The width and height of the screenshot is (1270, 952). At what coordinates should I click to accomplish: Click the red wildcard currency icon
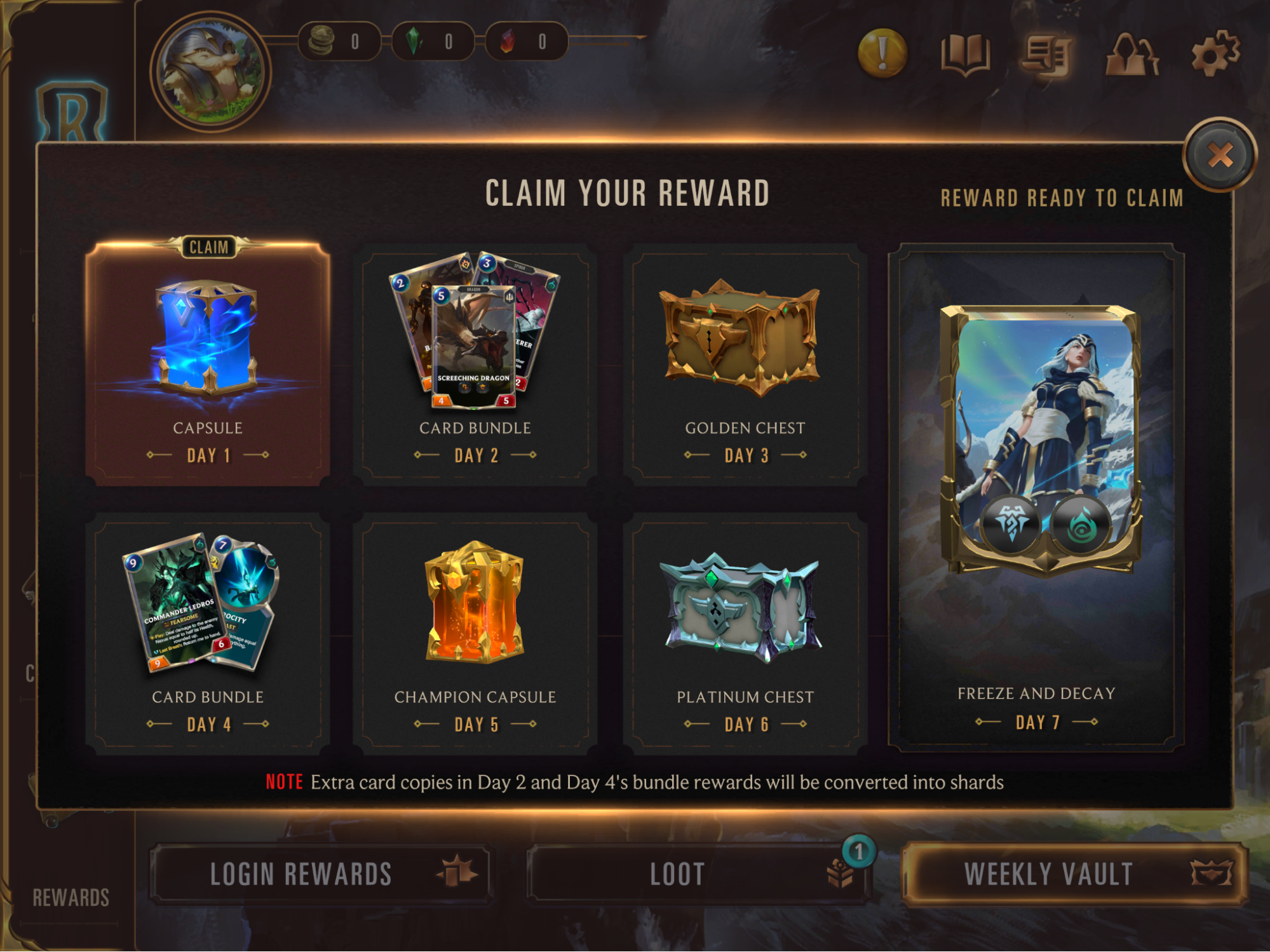[x=508, y=39]
